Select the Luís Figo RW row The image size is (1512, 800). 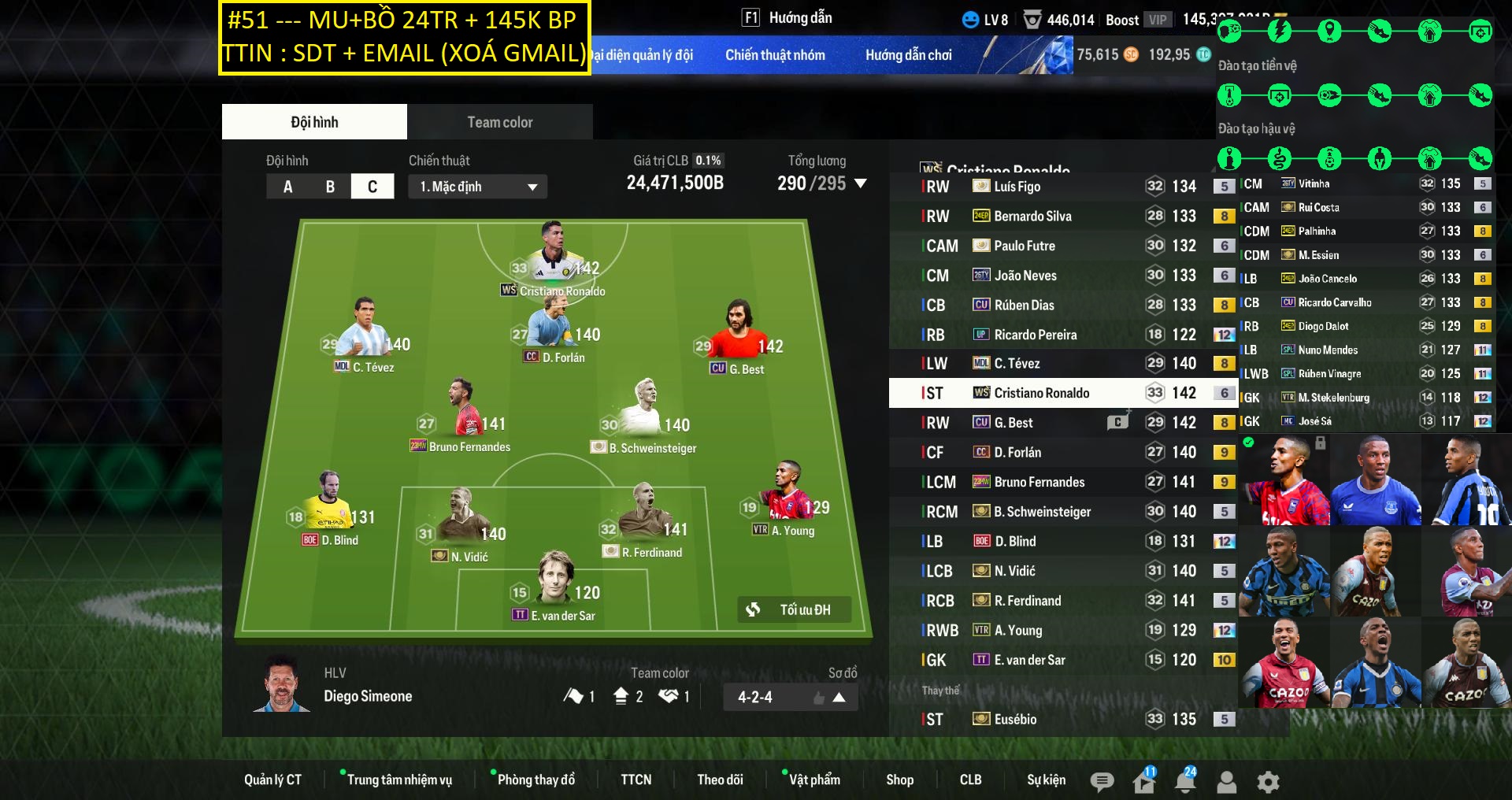tap(1062, 187)
